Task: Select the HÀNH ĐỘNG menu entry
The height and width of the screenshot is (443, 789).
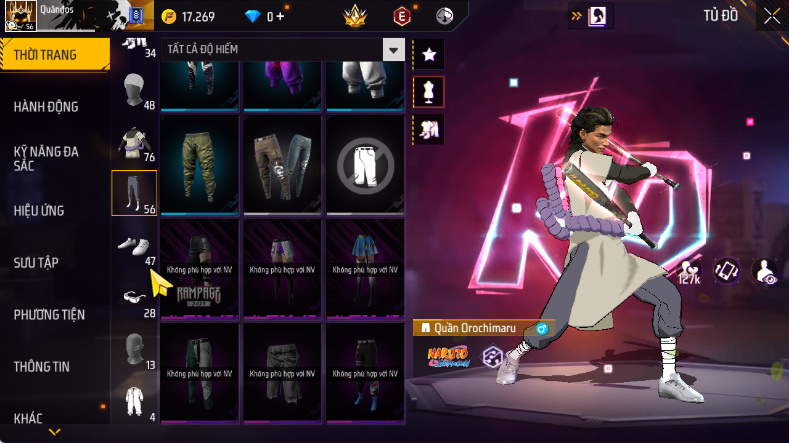Action: 46,106
